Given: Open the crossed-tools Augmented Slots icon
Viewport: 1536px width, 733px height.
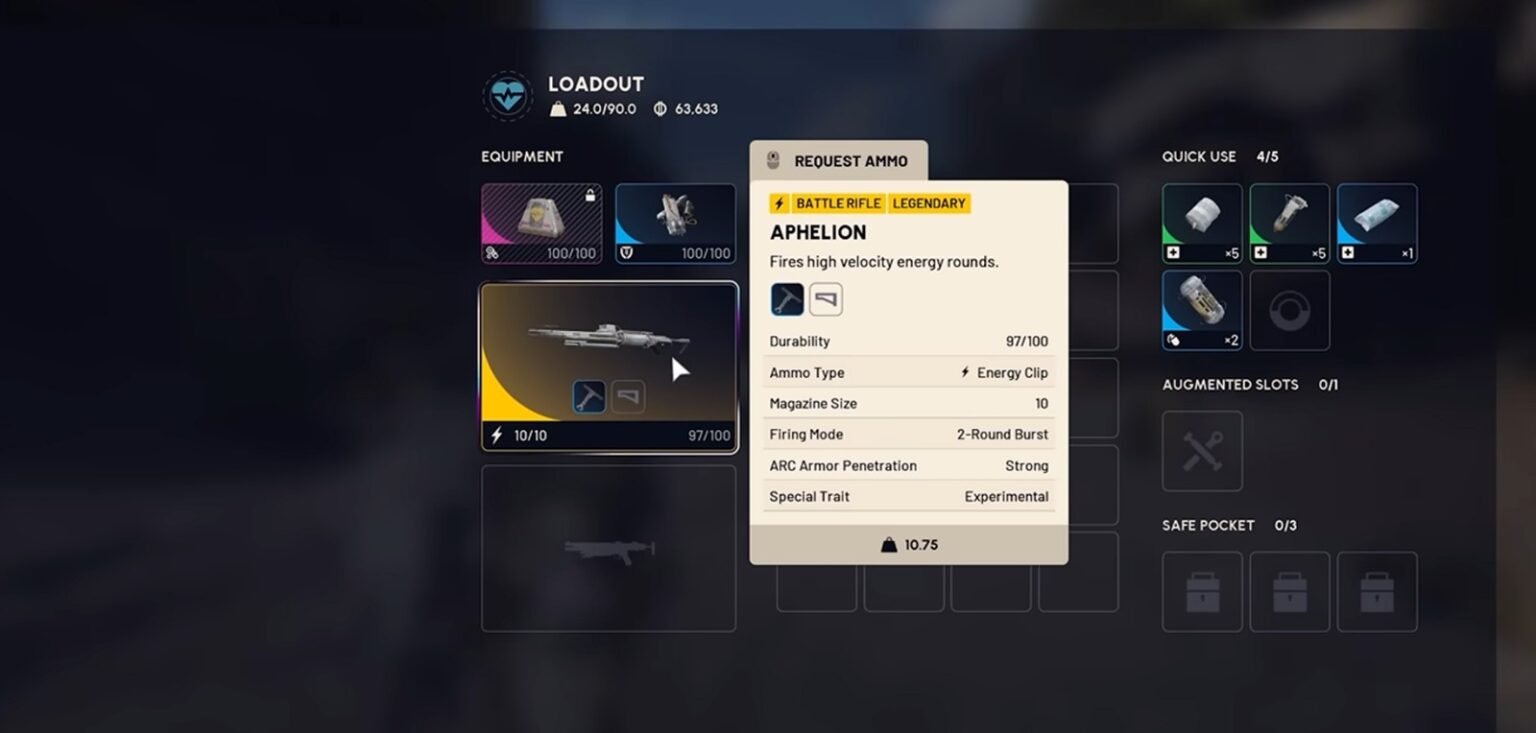Looking at the screenshot, I should tap(1201, 451).
